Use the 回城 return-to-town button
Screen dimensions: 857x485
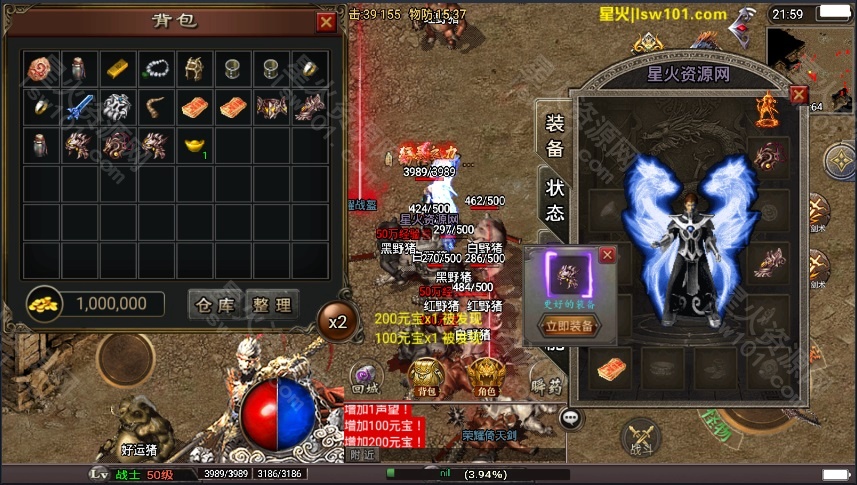point(364,375)
